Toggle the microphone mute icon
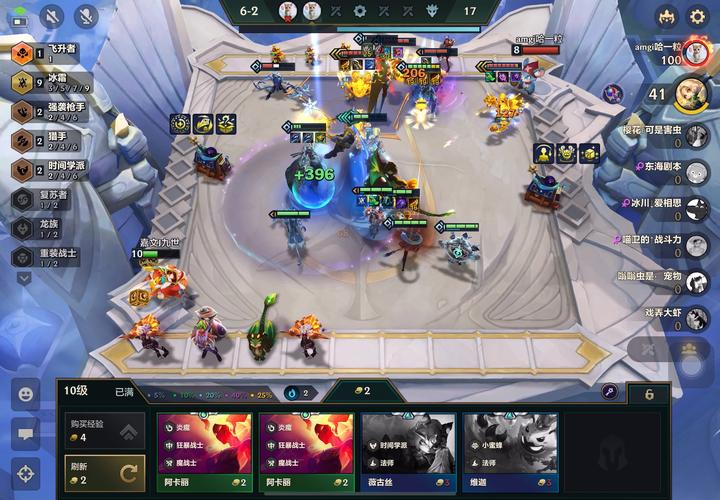 pyautogui.click(x=87, y=16)
